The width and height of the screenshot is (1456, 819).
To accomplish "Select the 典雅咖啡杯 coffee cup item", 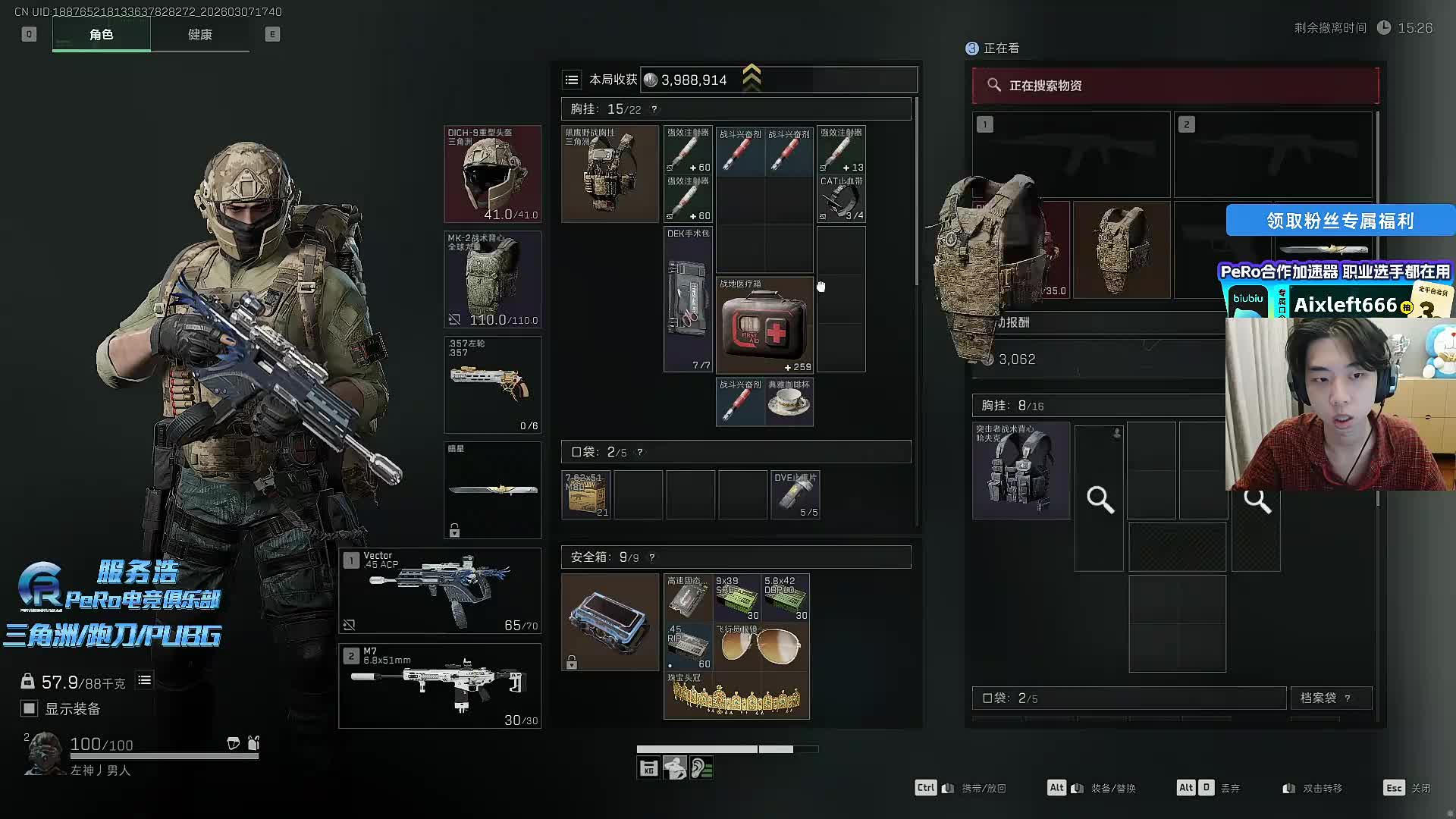I will coord(789,403).
